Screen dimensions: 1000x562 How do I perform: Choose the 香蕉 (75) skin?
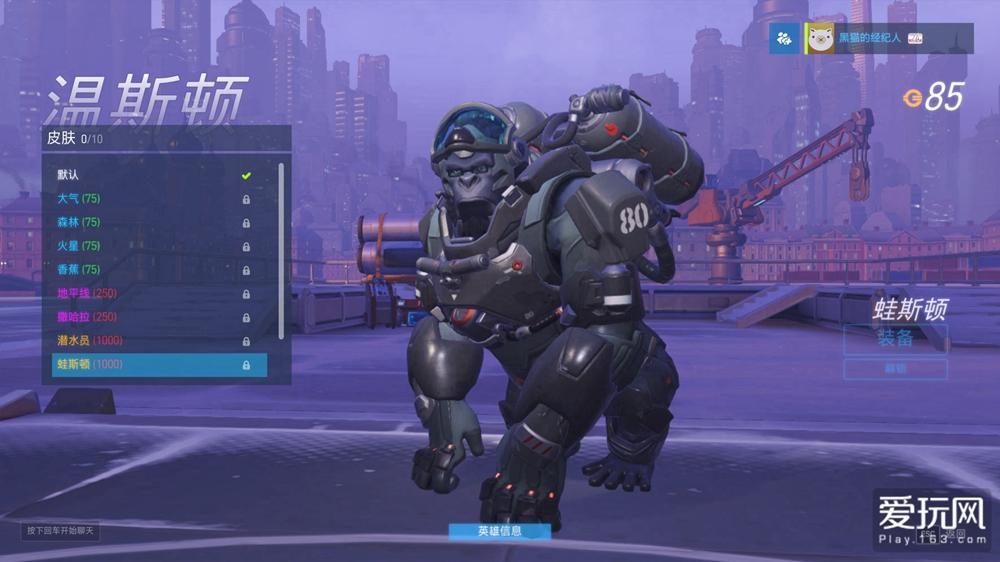(x=150, y=270)
